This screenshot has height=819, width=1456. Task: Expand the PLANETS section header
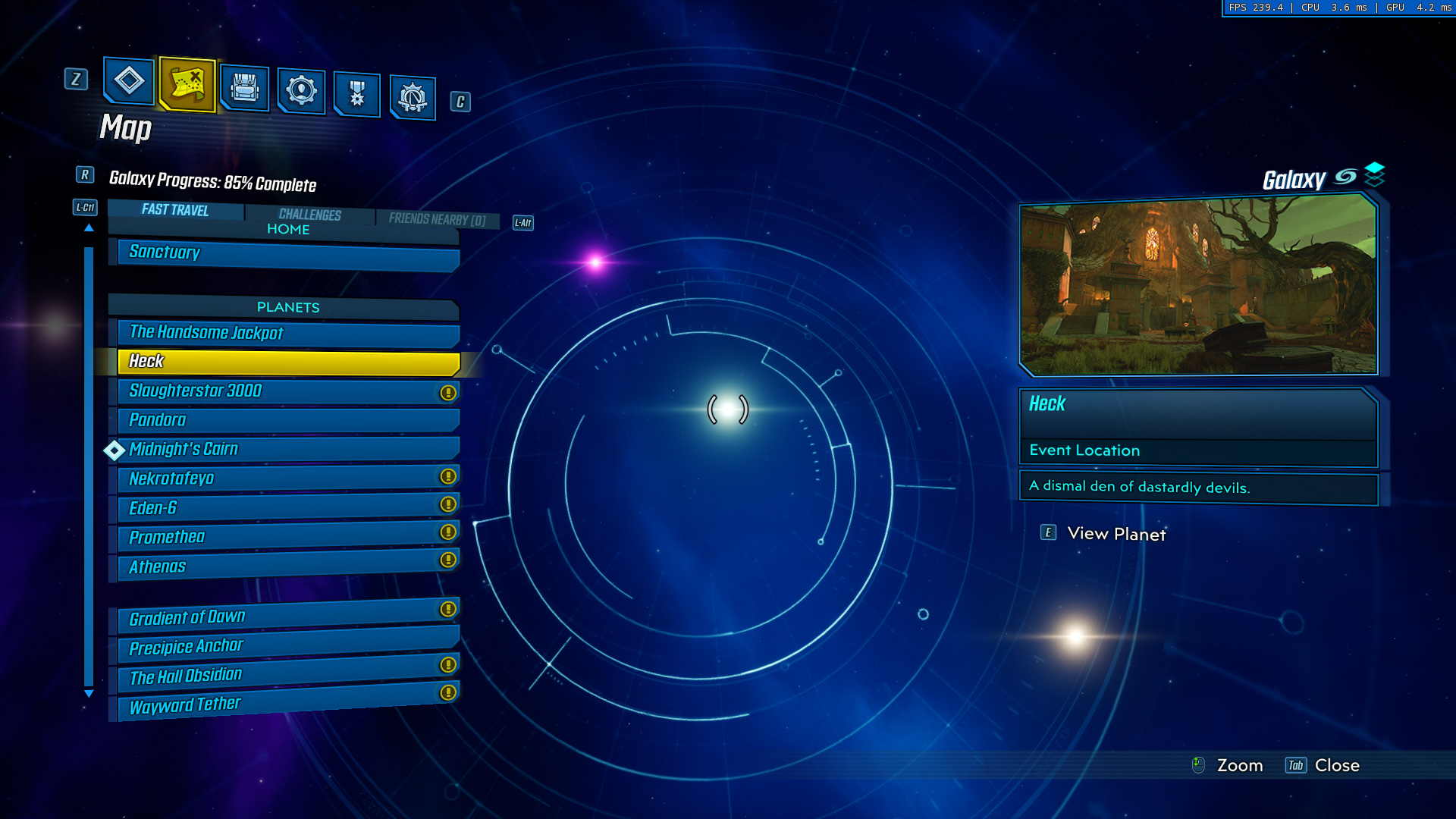287,307
